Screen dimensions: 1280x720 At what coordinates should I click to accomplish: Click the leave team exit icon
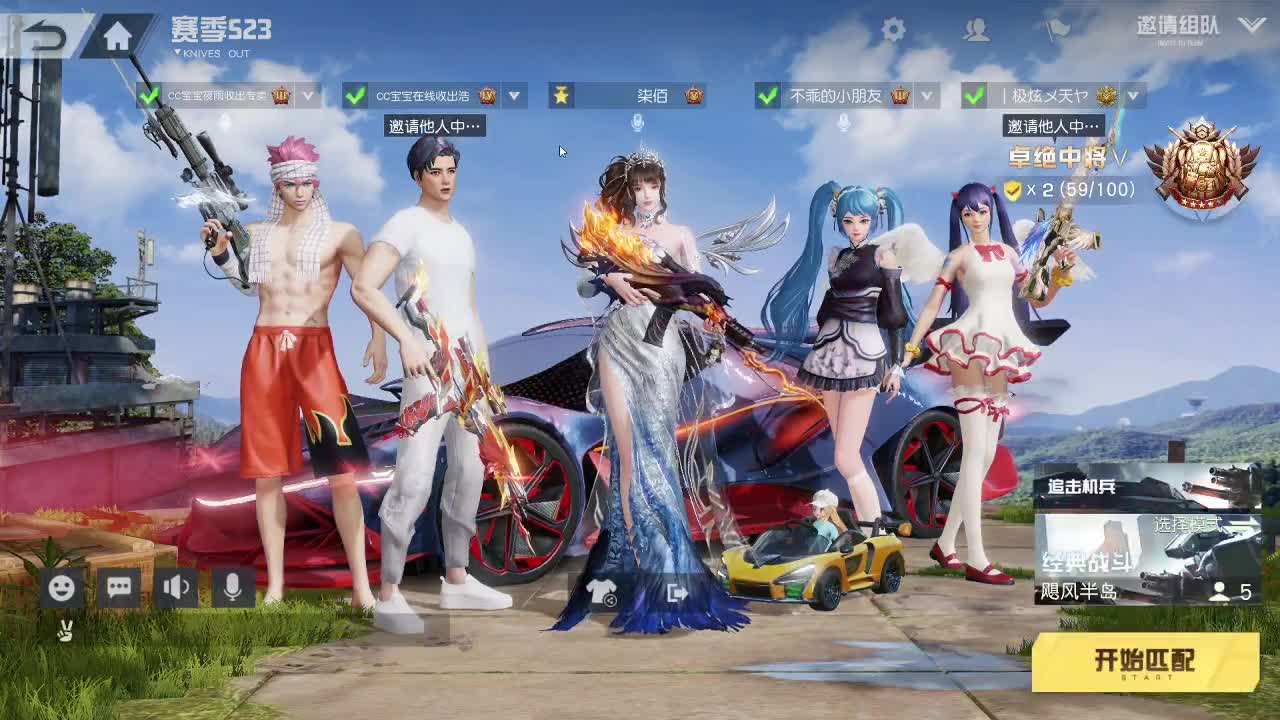pyautogui.click(x=678, y=593)
